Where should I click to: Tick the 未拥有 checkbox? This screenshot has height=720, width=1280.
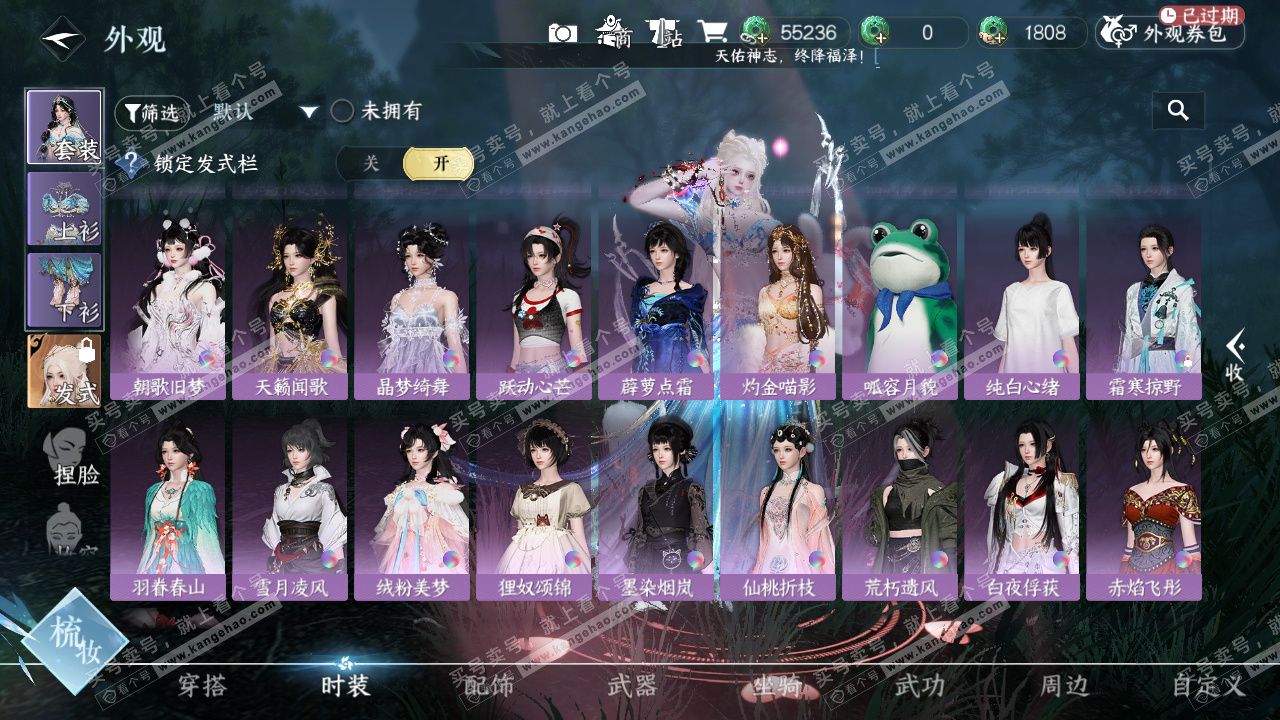point(343,111)
